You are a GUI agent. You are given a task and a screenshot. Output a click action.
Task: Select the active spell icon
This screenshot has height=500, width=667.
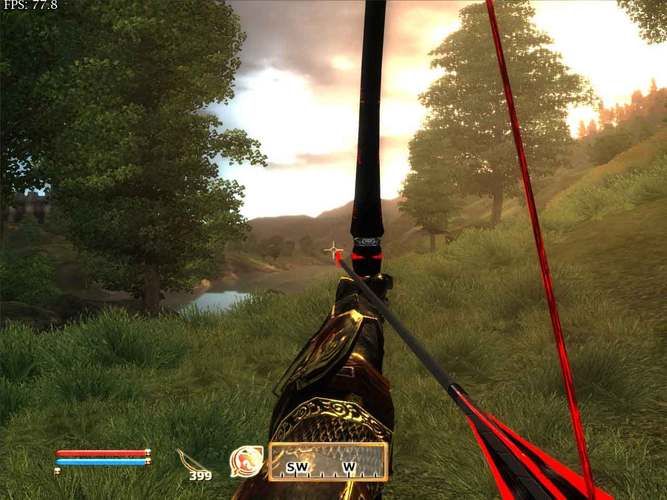(x=245, y=461)
